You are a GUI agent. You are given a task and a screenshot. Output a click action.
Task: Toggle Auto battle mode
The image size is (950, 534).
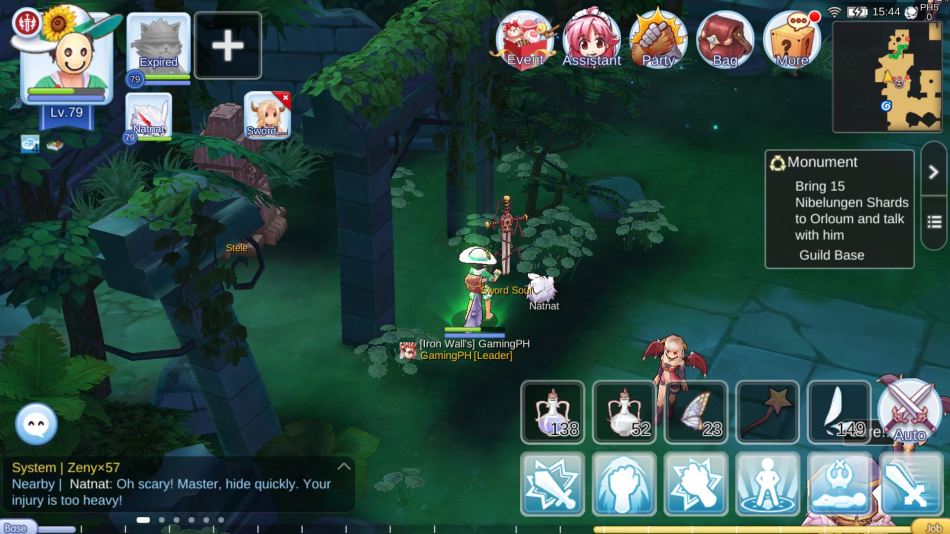point(910,412)
